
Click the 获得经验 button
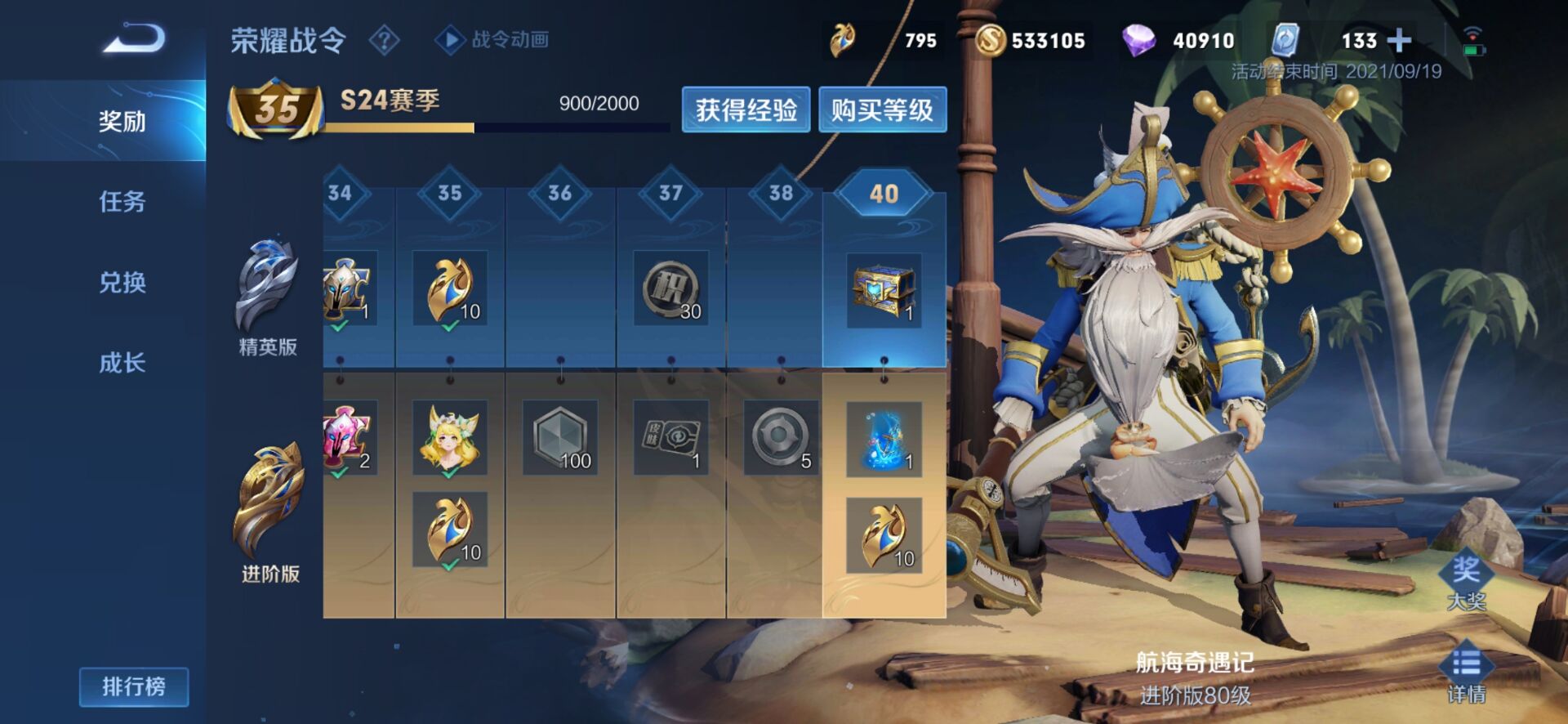(746, 109)
